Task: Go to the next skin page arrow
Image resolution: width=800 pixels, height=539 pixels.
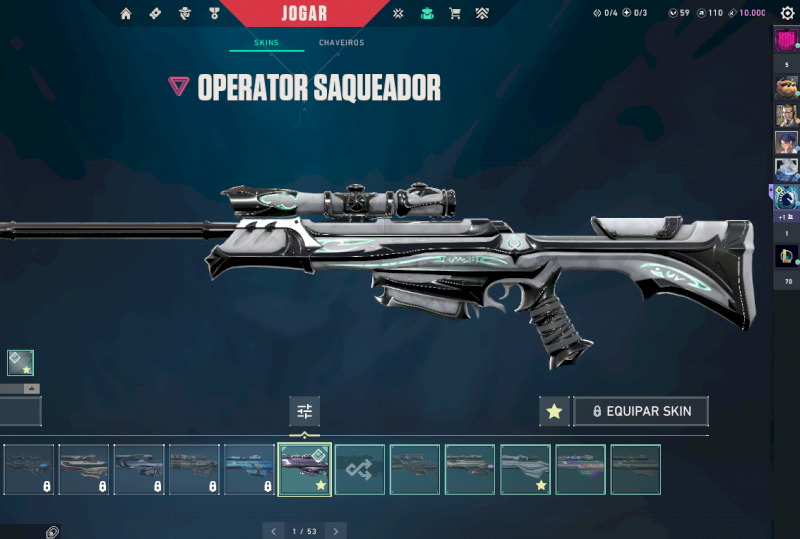Action: pos(337,531)
